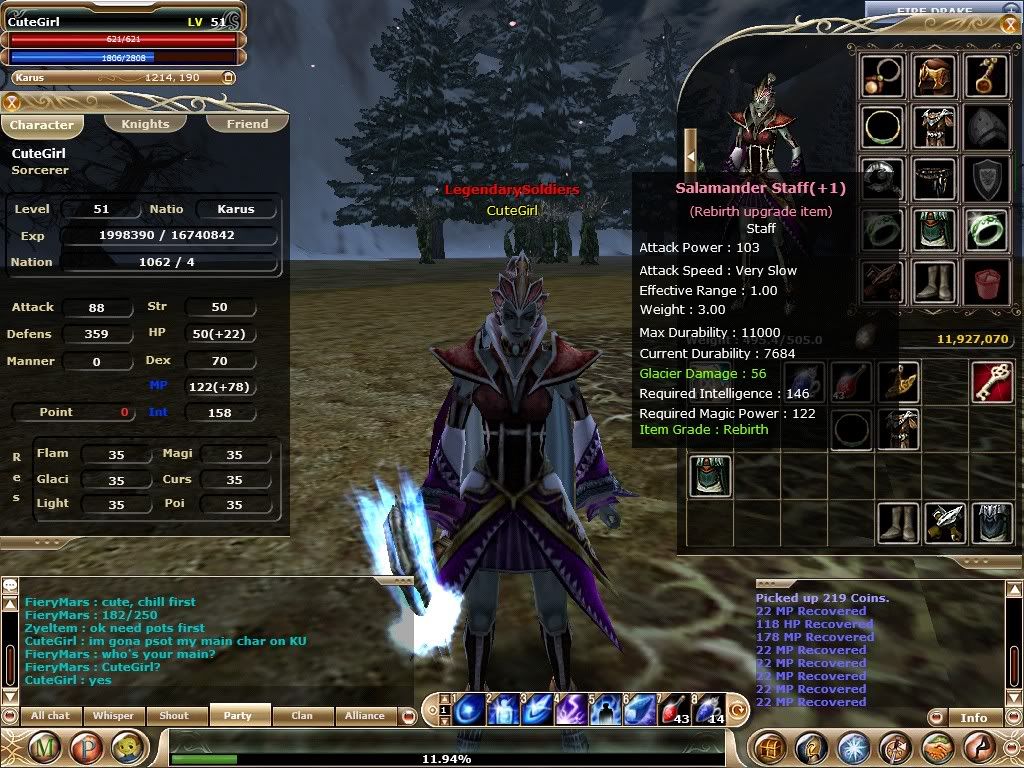Switch to the Clan chat channel
Image resolution: width=1024 pixels, height=768 pixels.
301,716
